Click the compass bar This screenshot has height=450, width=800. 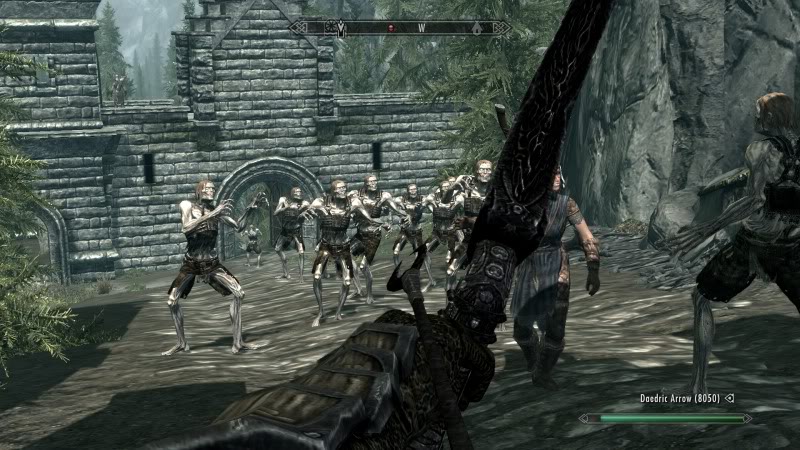(x=400, y=28)
